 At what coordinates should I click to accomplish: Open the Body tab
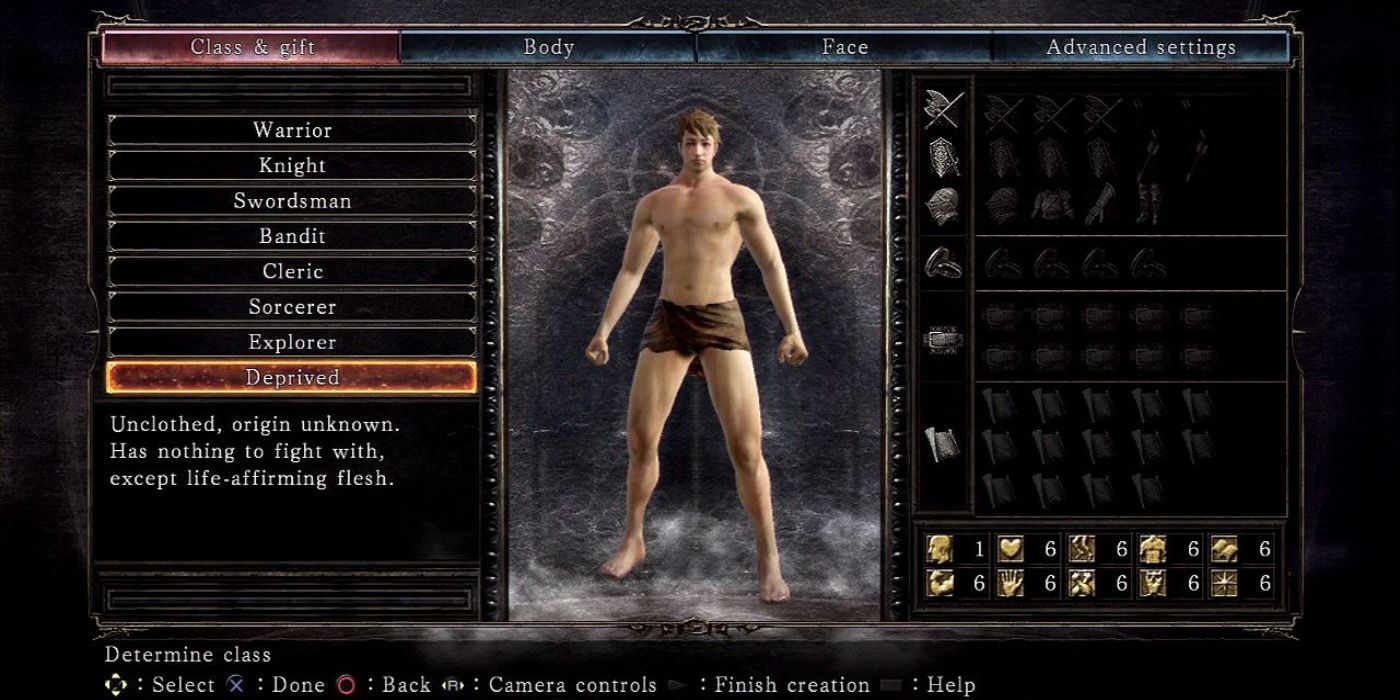click(548, 47)
